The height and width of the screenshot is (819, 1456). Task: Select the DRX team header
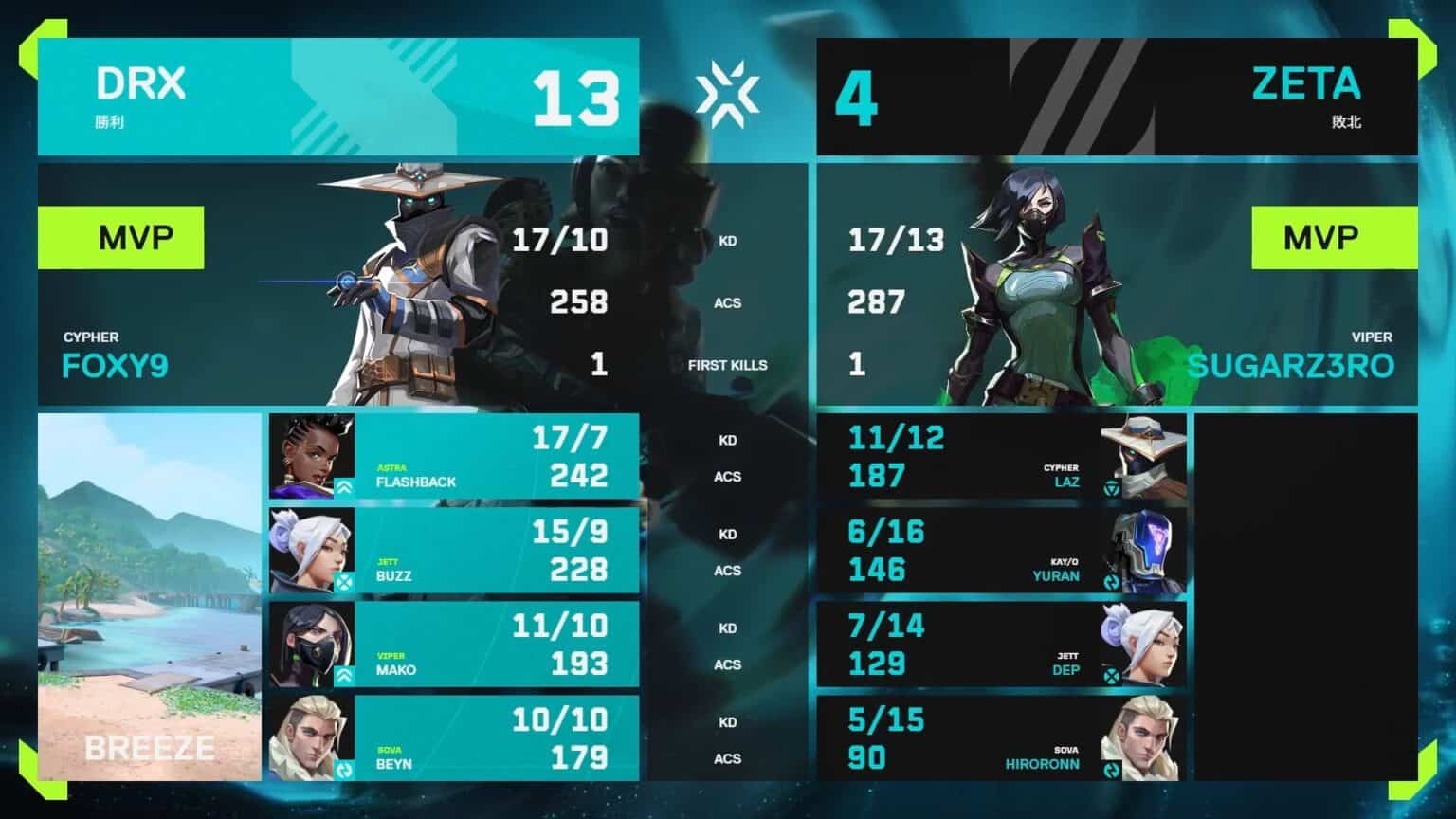(x=337, y=97)
